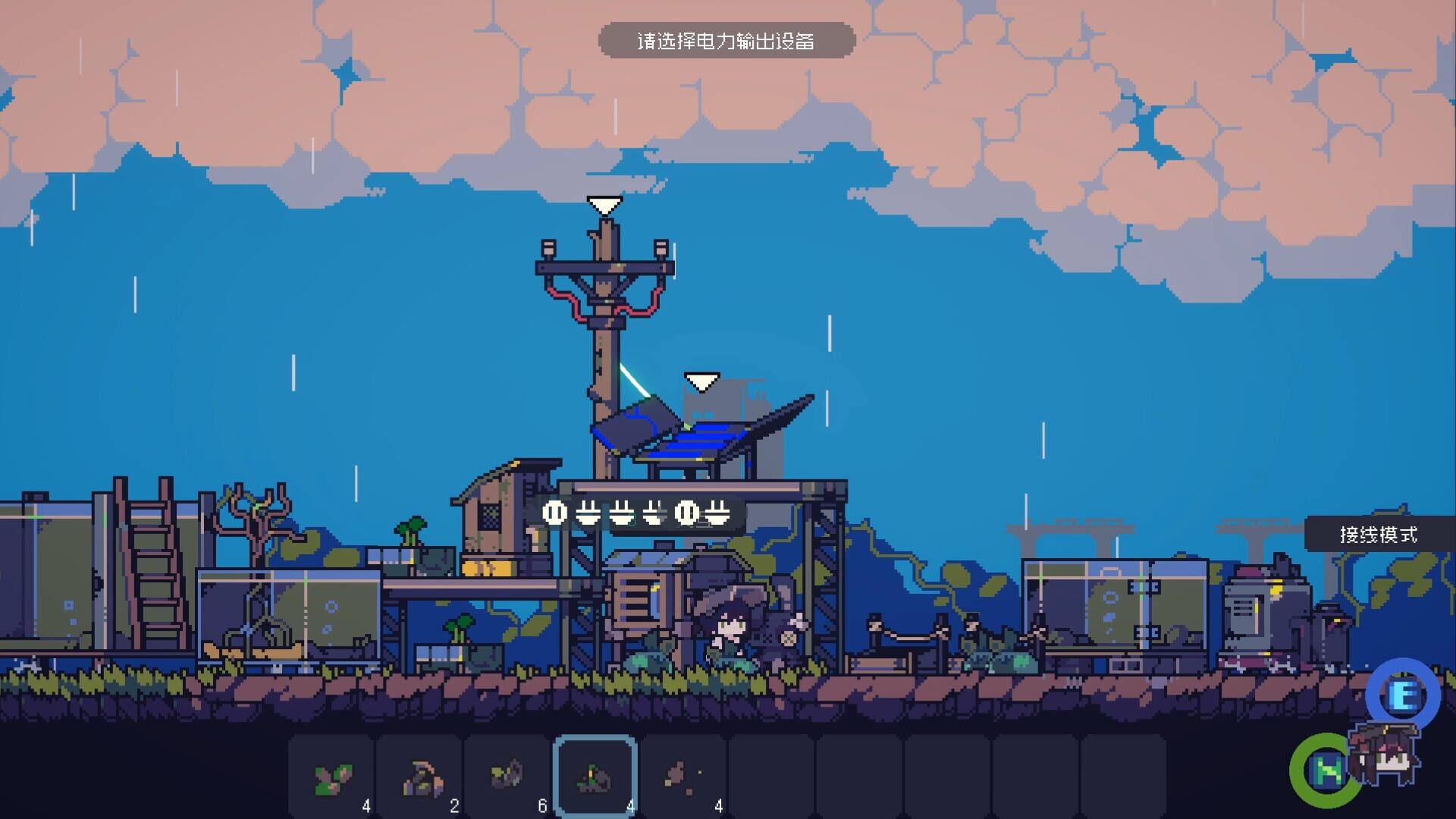
Task: Choose the third plug connector icon
Action: [622, 513]
